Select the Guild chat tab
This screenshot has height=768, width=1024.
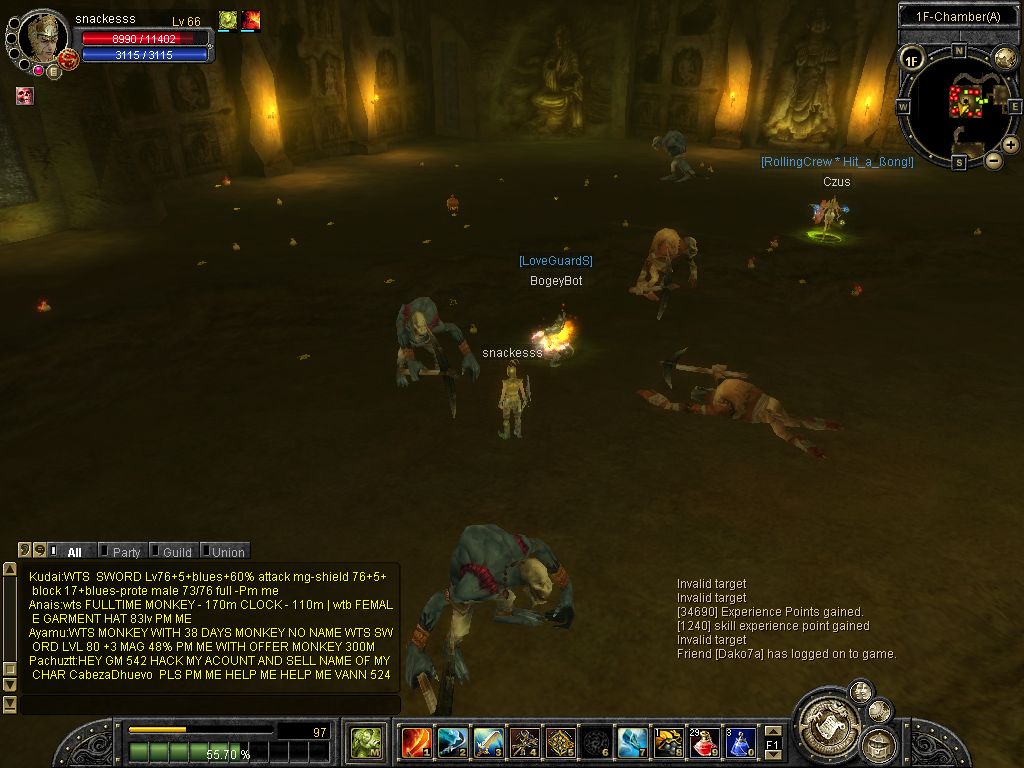tap(176, 551)
